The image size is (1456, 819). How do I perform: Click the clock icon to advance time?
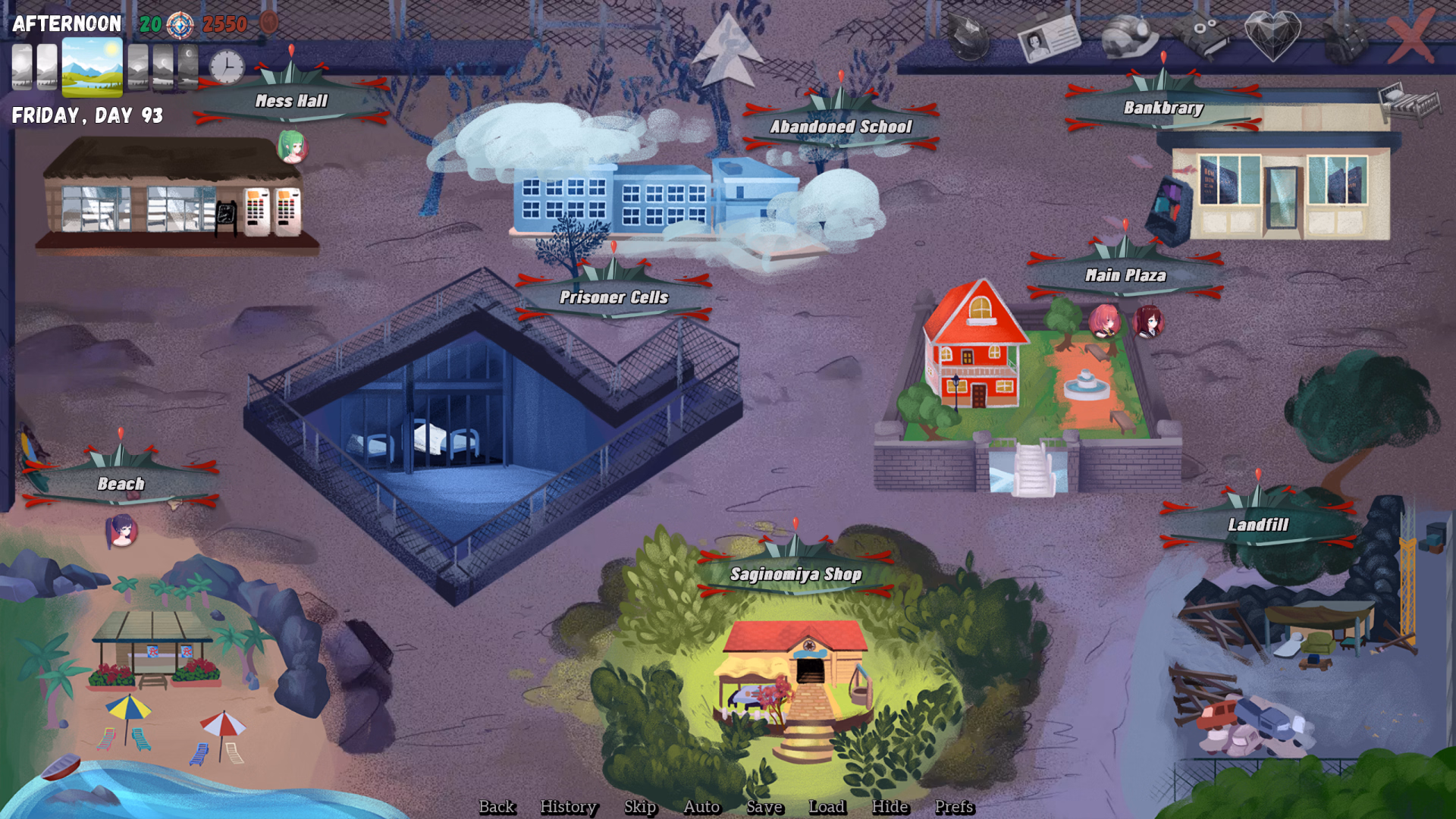[x=227, y=67]
